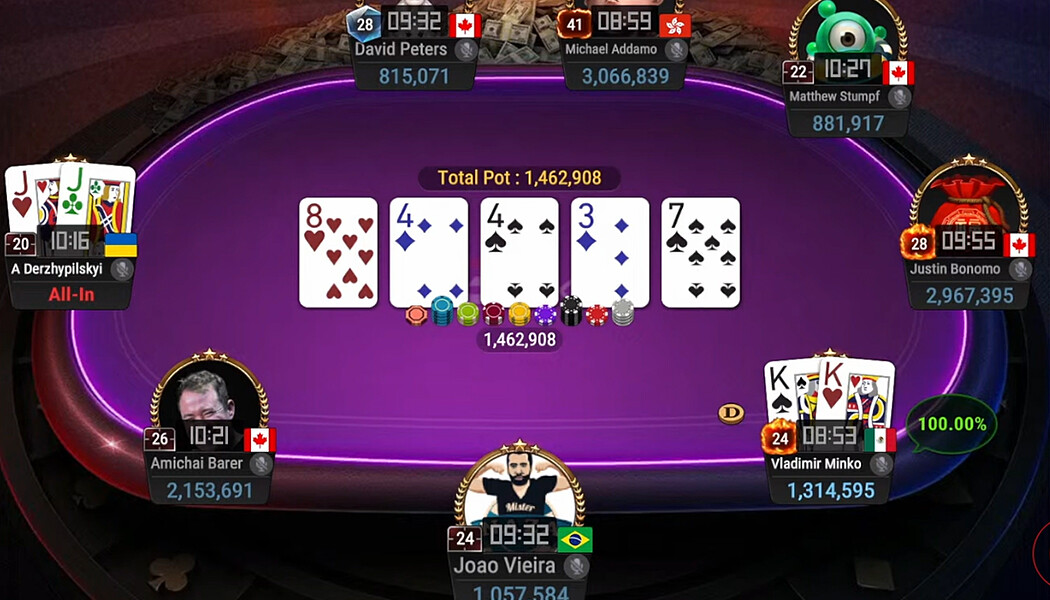Toggle Joao Vieira's microphone icon
The height and width of the screenshot is (600, 1050).
click(x=575, y=567)
